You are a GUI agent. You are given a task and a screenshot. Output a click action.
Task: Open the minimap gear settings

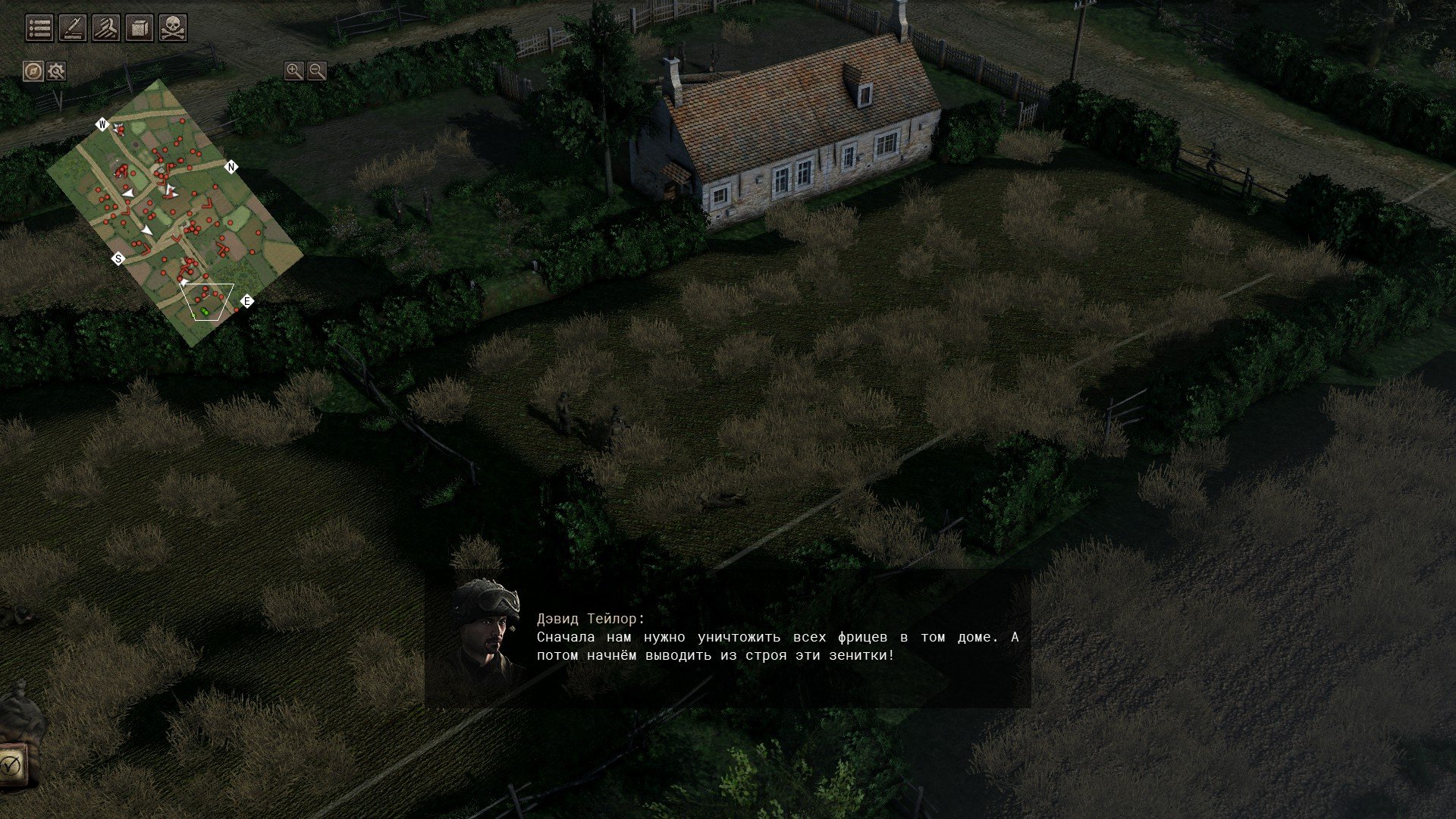(x=56, y=71)
